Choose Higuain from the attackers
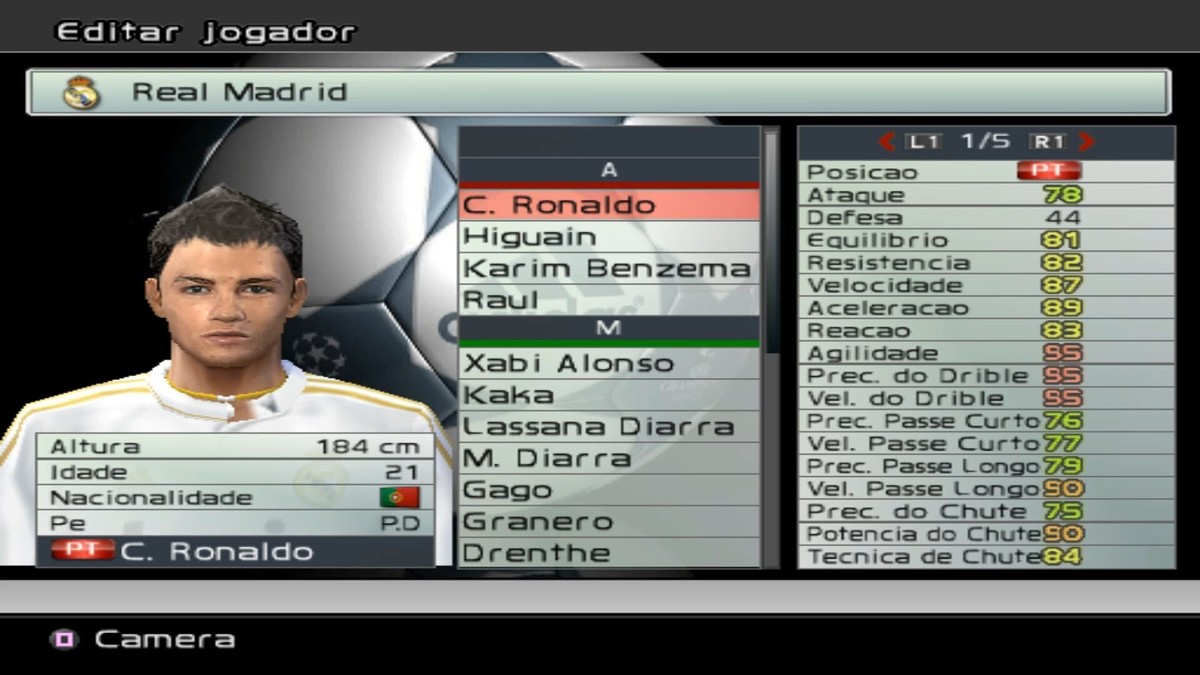This screenshot has width=1200, height=675. 608,237
